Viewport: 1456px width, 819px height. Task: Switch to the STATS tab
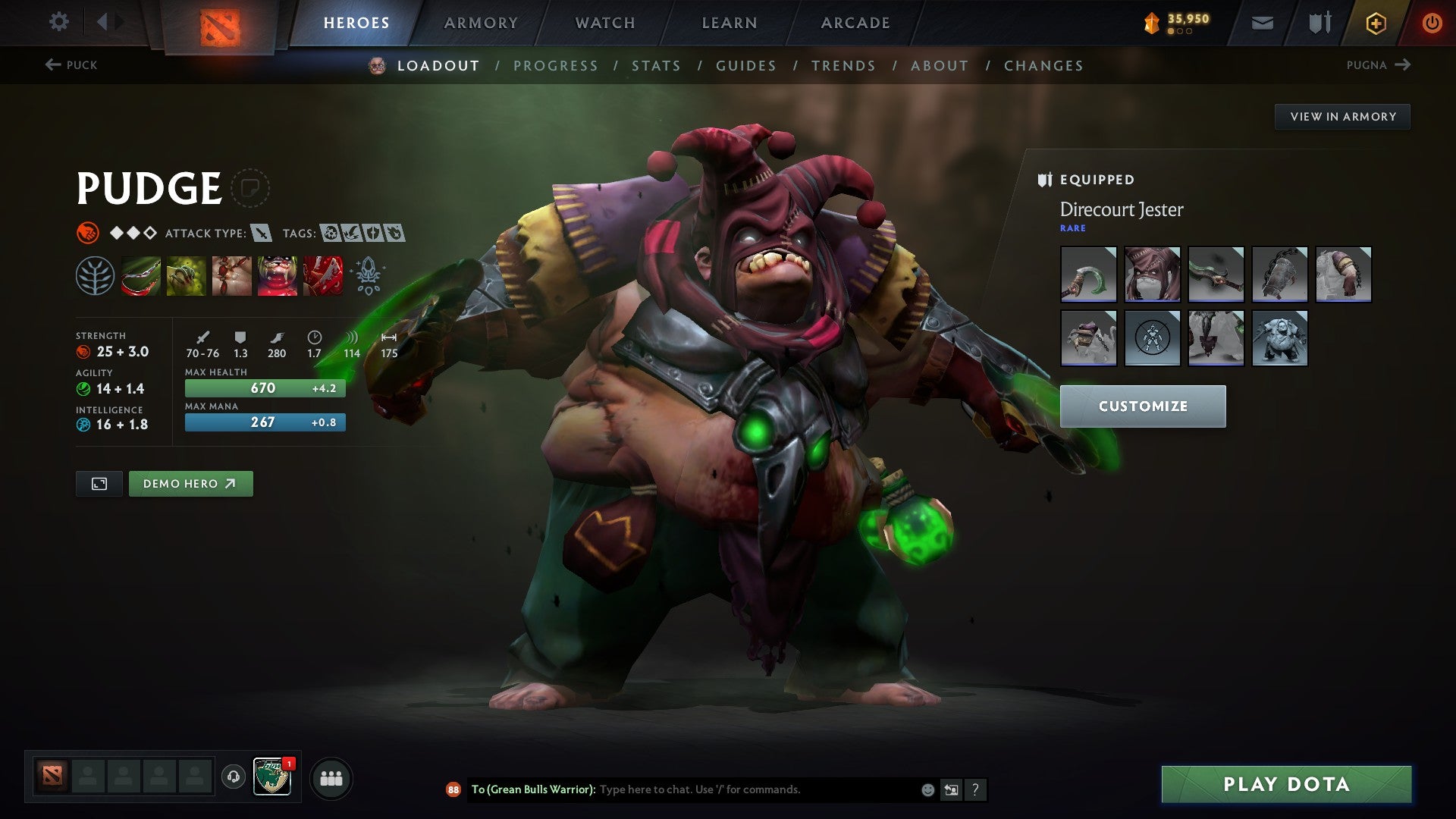click(656, 65)
